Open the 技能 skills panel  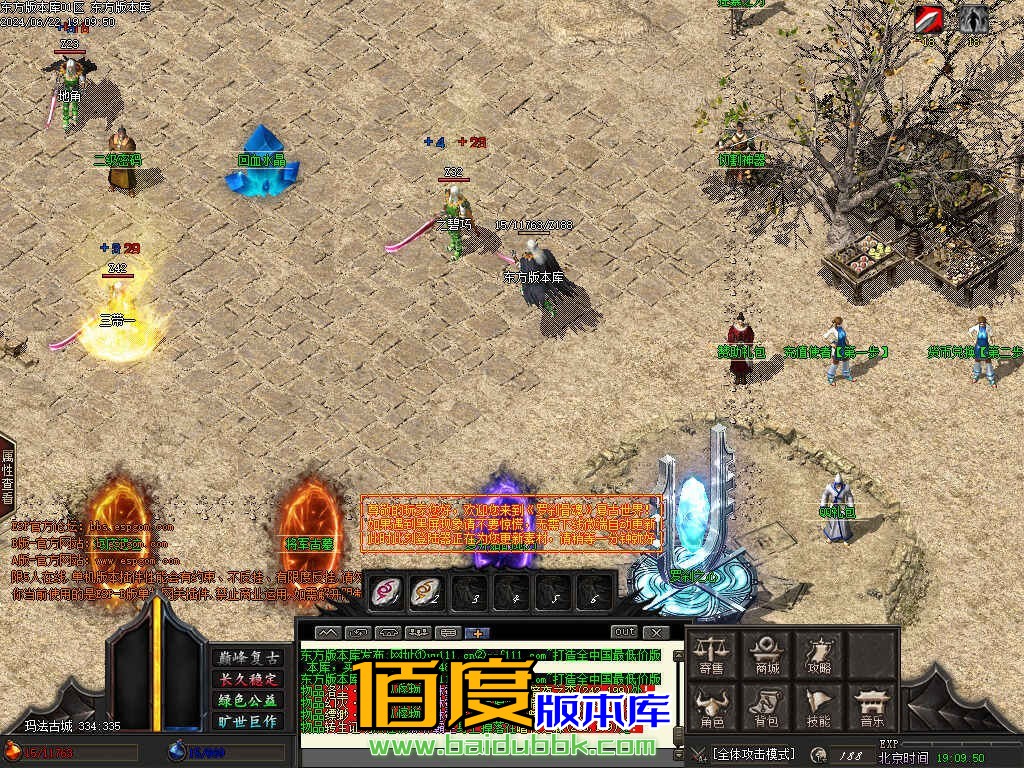coord(819,706)
